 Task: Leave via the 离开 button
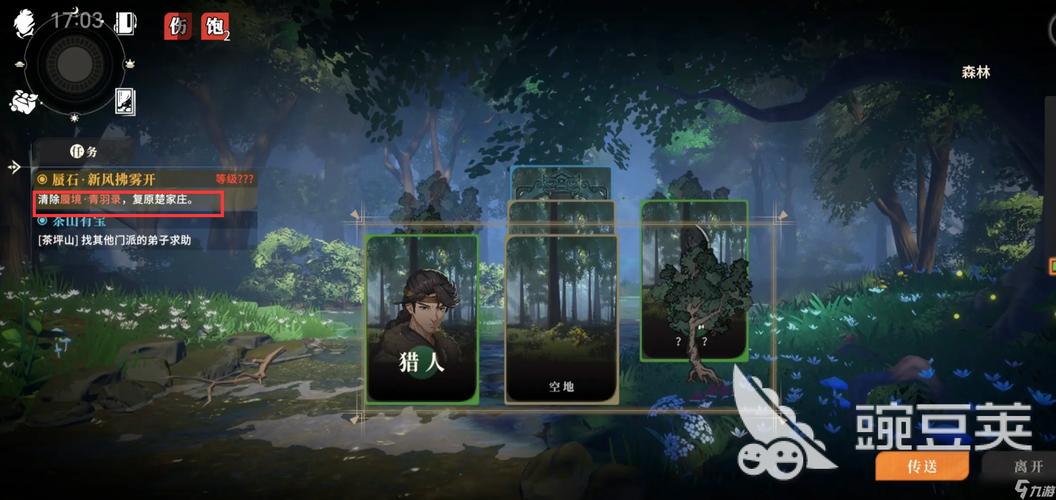click(x=1020, y=466)
